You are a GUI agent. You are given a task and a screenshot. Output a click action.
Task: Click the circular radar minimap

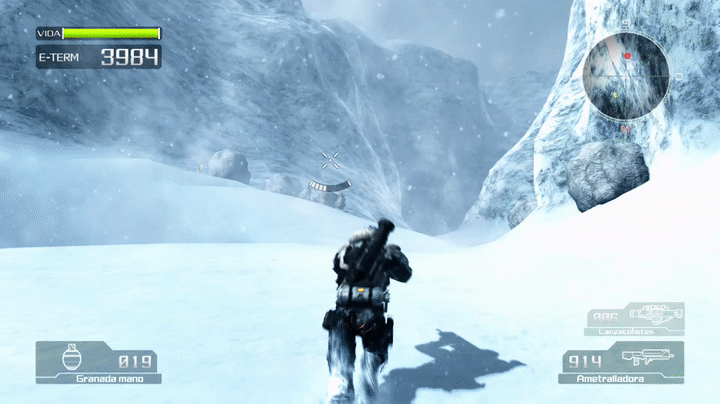click(x=627, y=76)
